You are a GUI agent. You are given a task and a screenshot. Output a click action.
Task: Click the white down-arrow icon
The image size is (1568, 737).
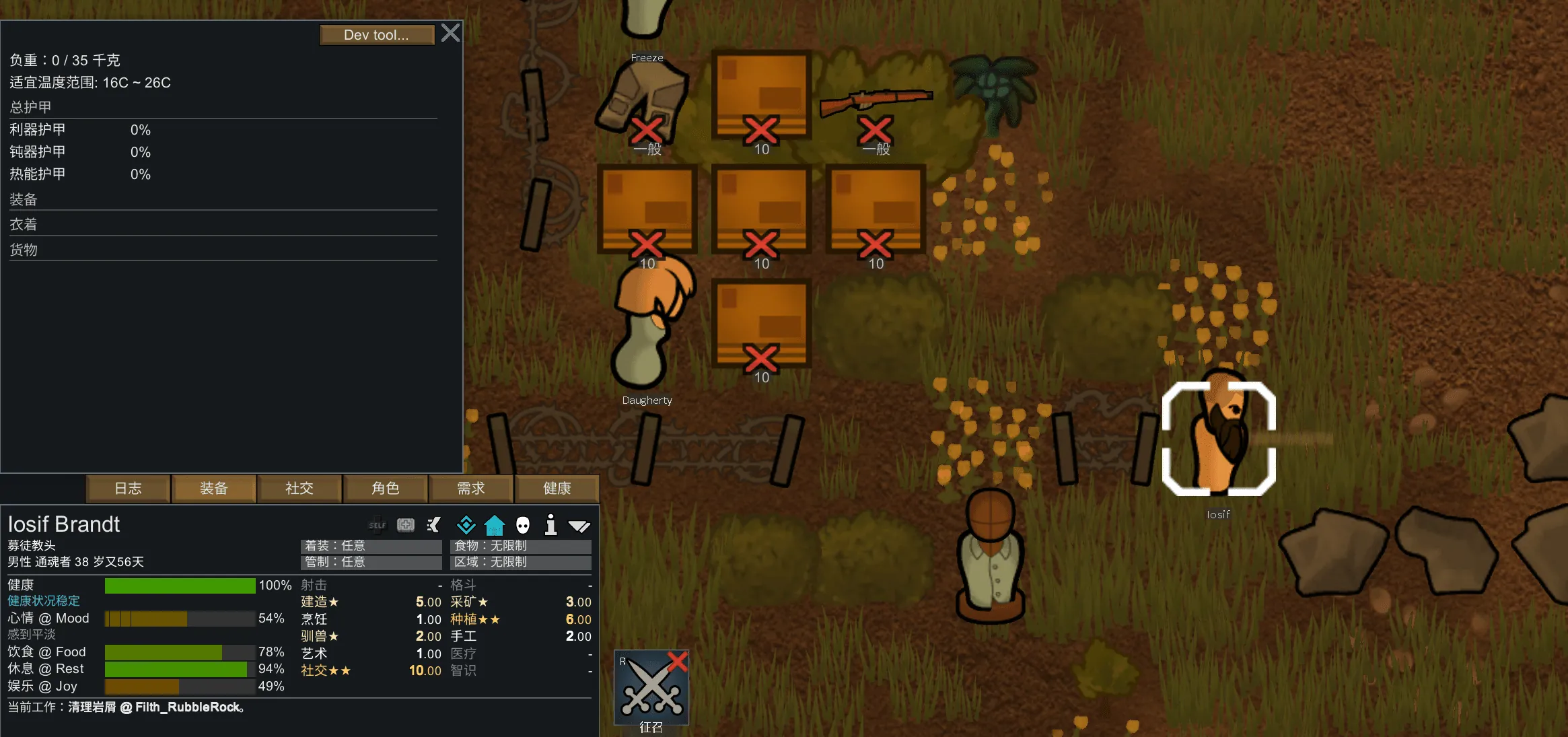click(579, 526)
